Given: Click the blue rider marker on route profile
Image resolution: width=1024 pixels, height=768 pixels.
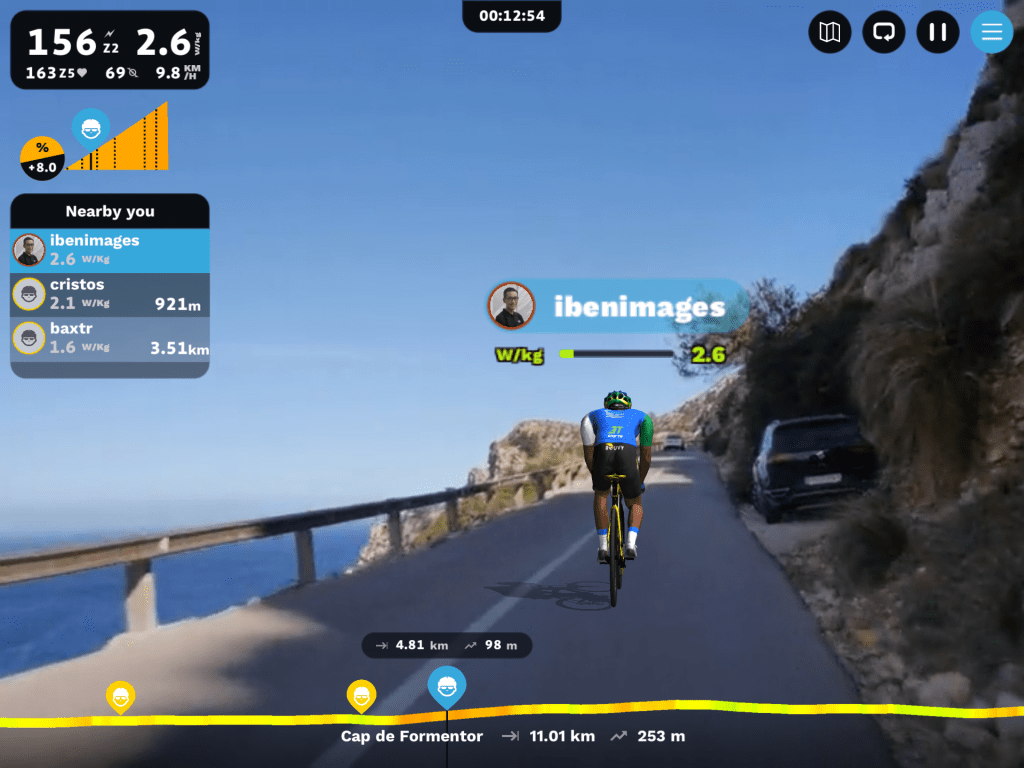Looking at the screenshot, I should [447, 687].
